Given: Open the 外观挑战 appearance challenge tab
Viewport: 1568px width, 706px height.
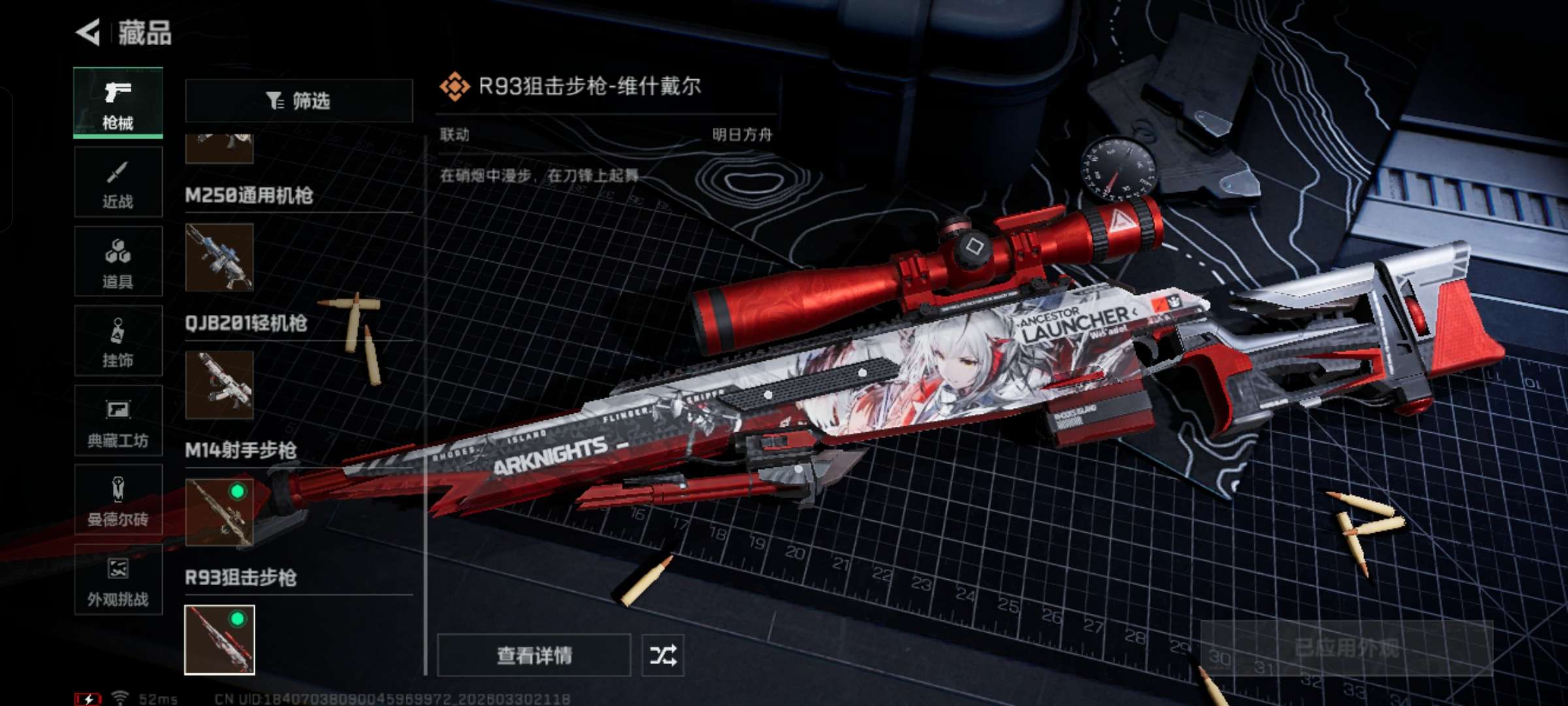Looking at the screenshot, I should [x=118, y=580].
